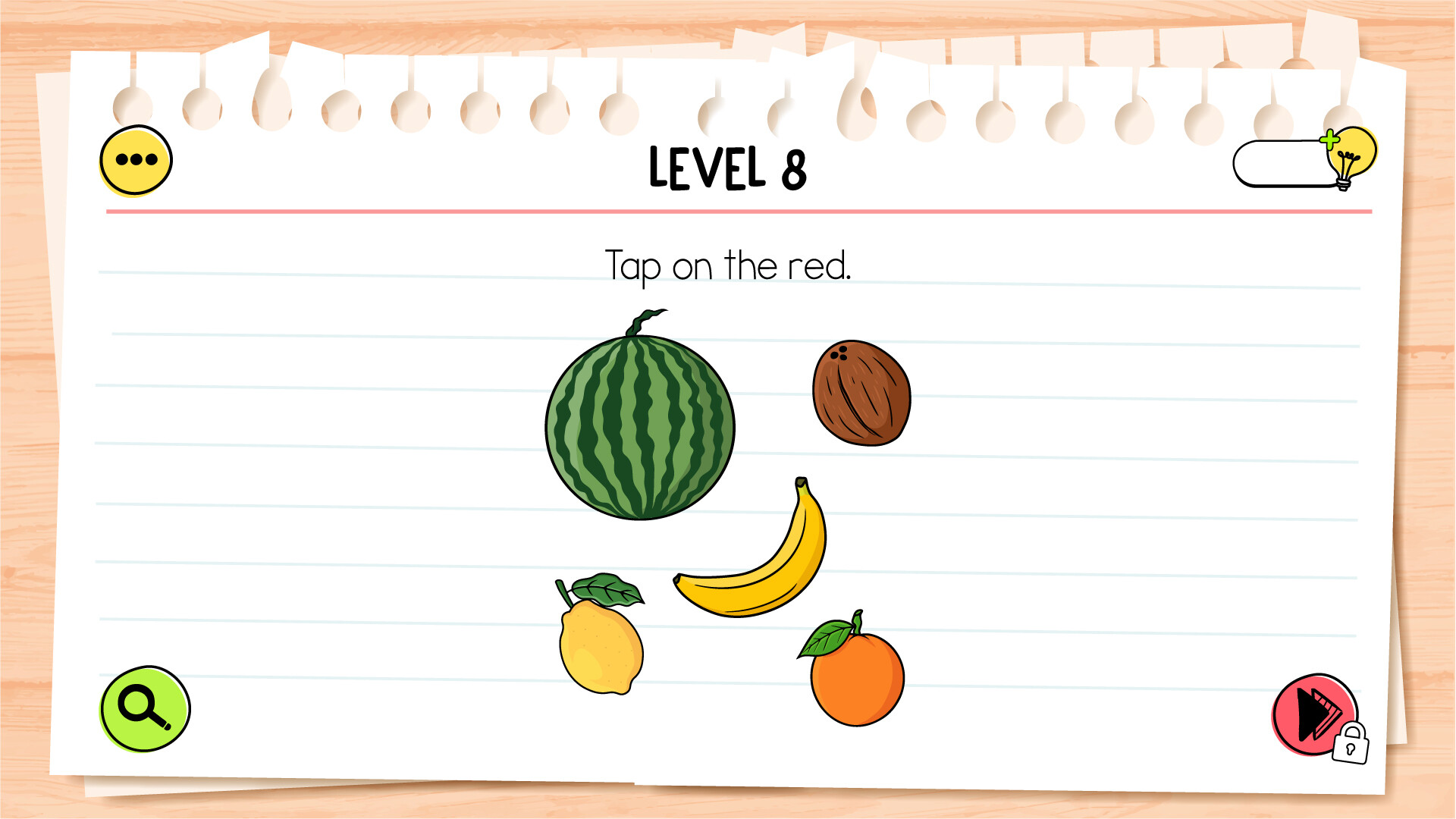
Task: Click the green plus to buy hints
Action: tap(1330, 140)
